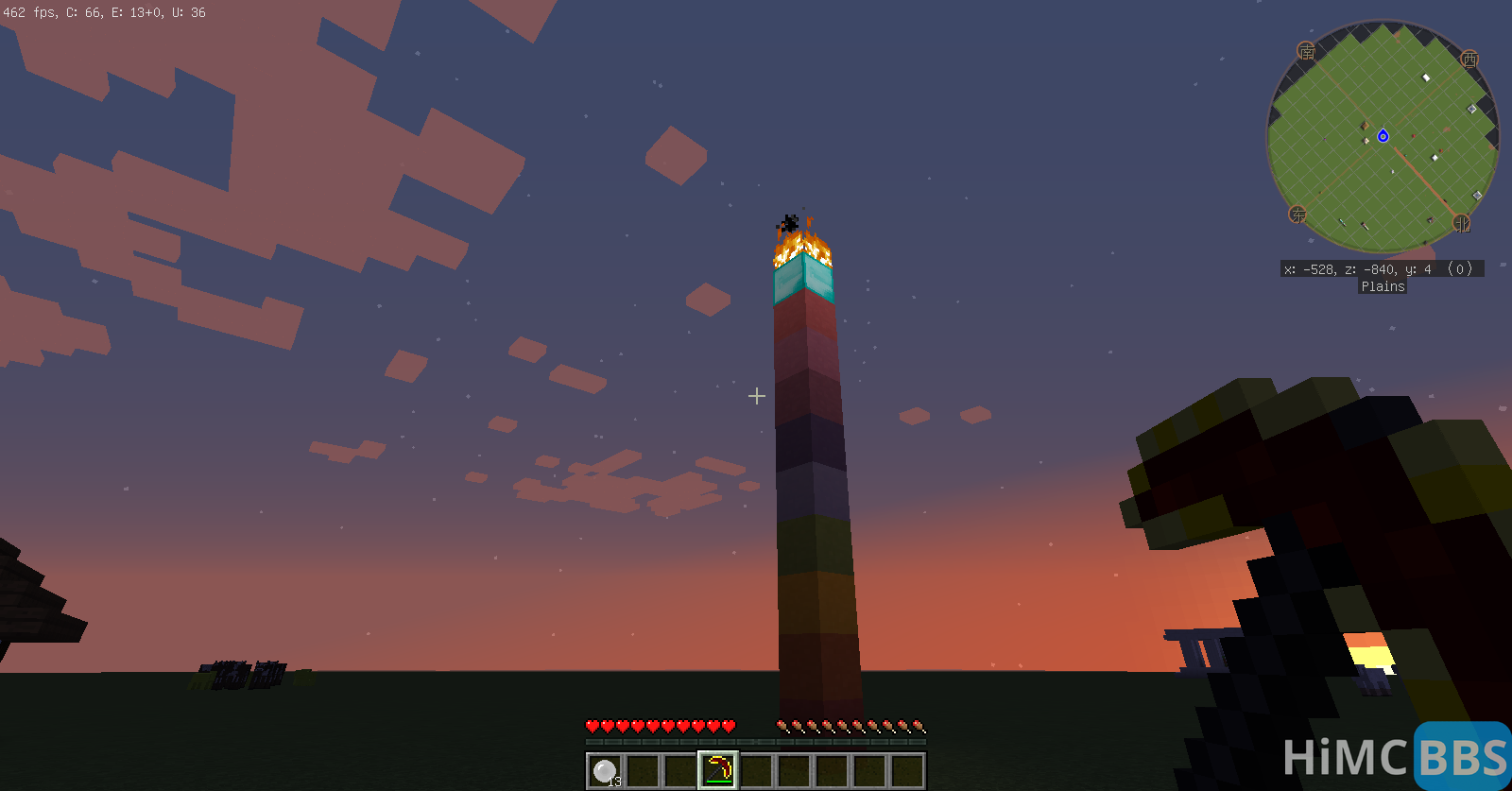
Task: Click the burning diamond block atop the tower
Action: pos(804,274)
